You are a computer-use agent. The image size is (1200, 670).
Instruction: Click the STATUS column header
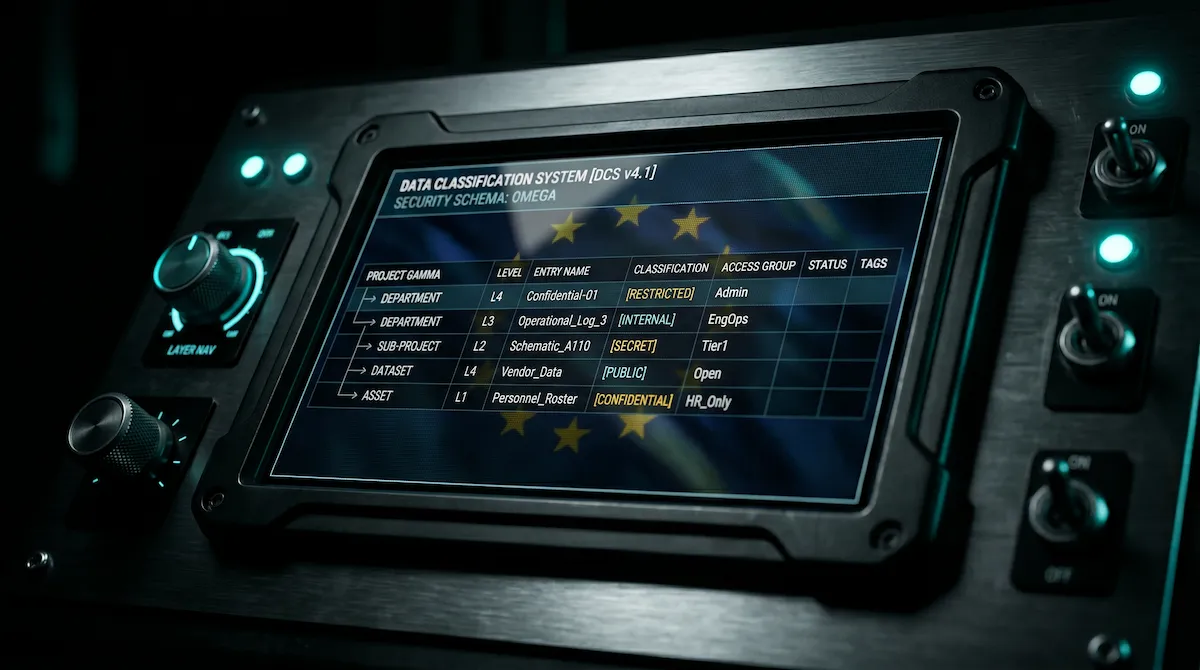click(x=827, y=265)
